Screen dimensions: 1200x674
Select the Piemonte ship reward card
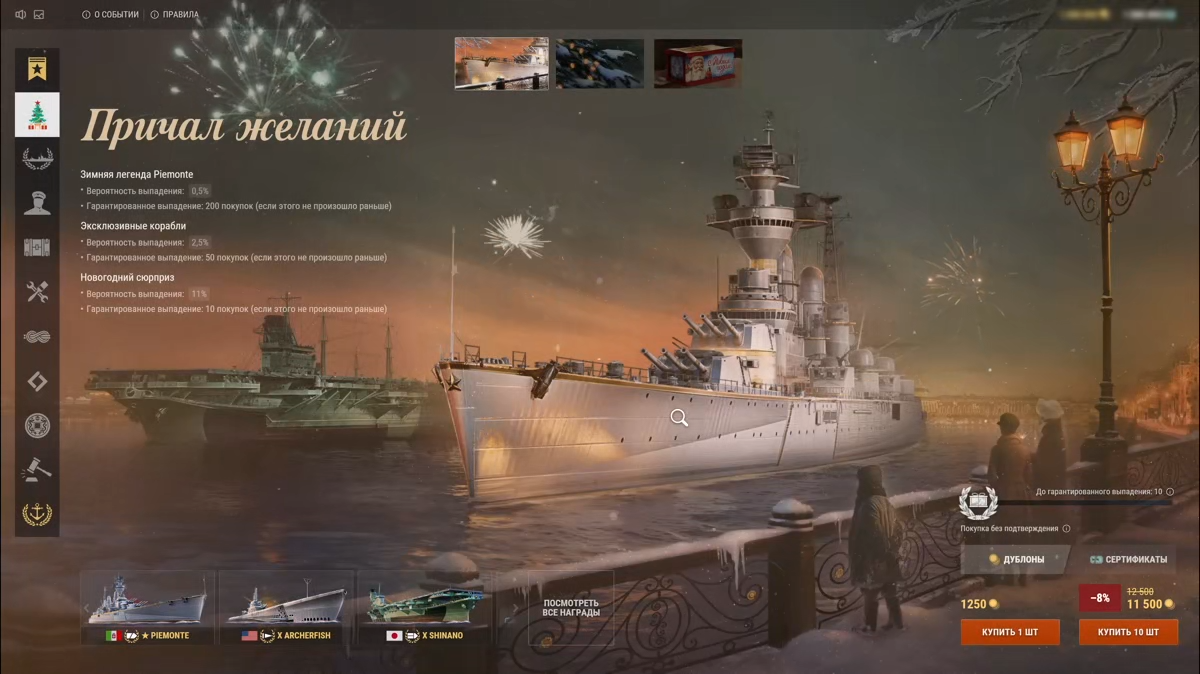click(x=147, y=607)
